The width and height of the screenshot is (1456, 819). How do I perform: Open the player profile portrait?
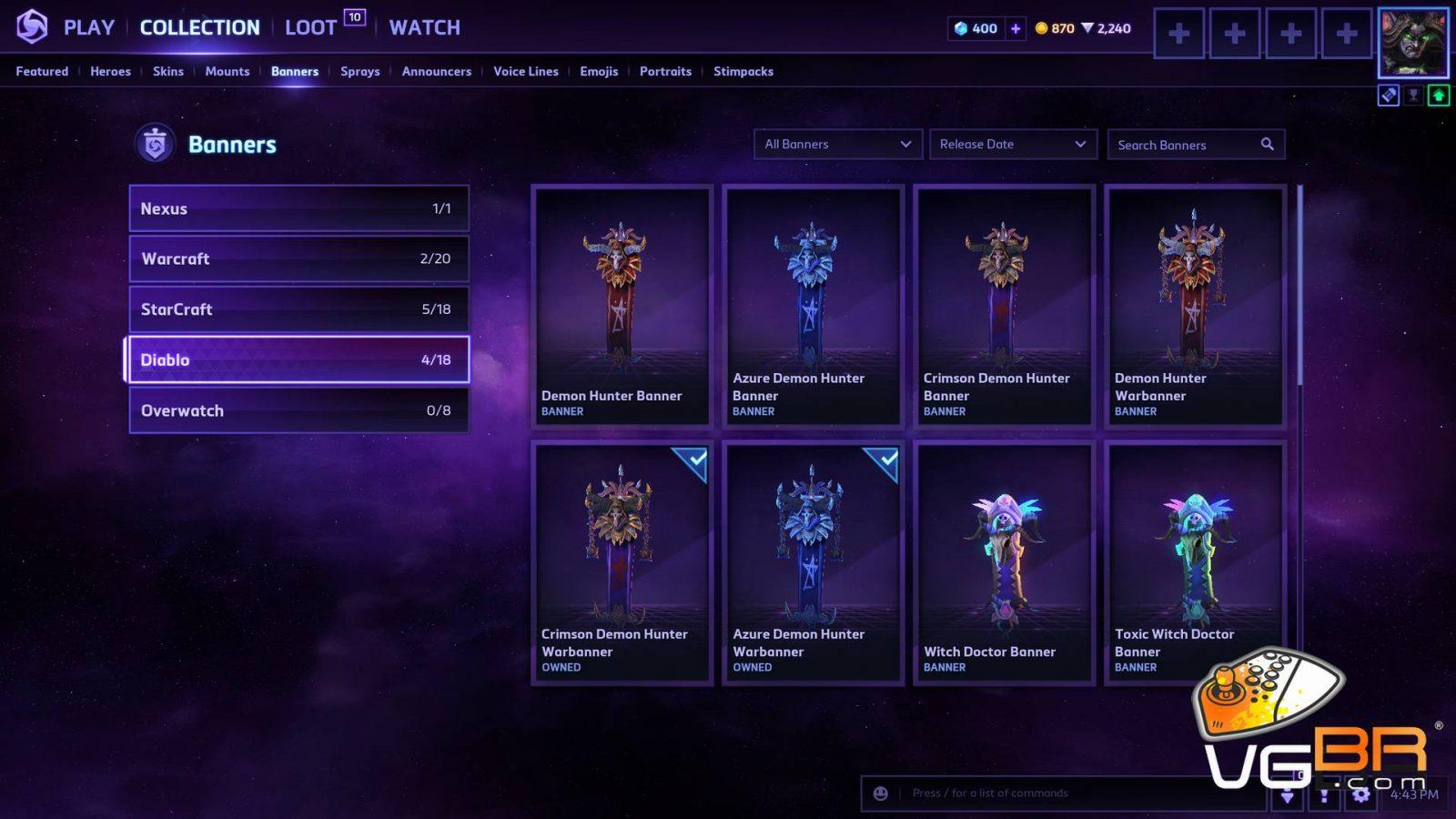1412,43
